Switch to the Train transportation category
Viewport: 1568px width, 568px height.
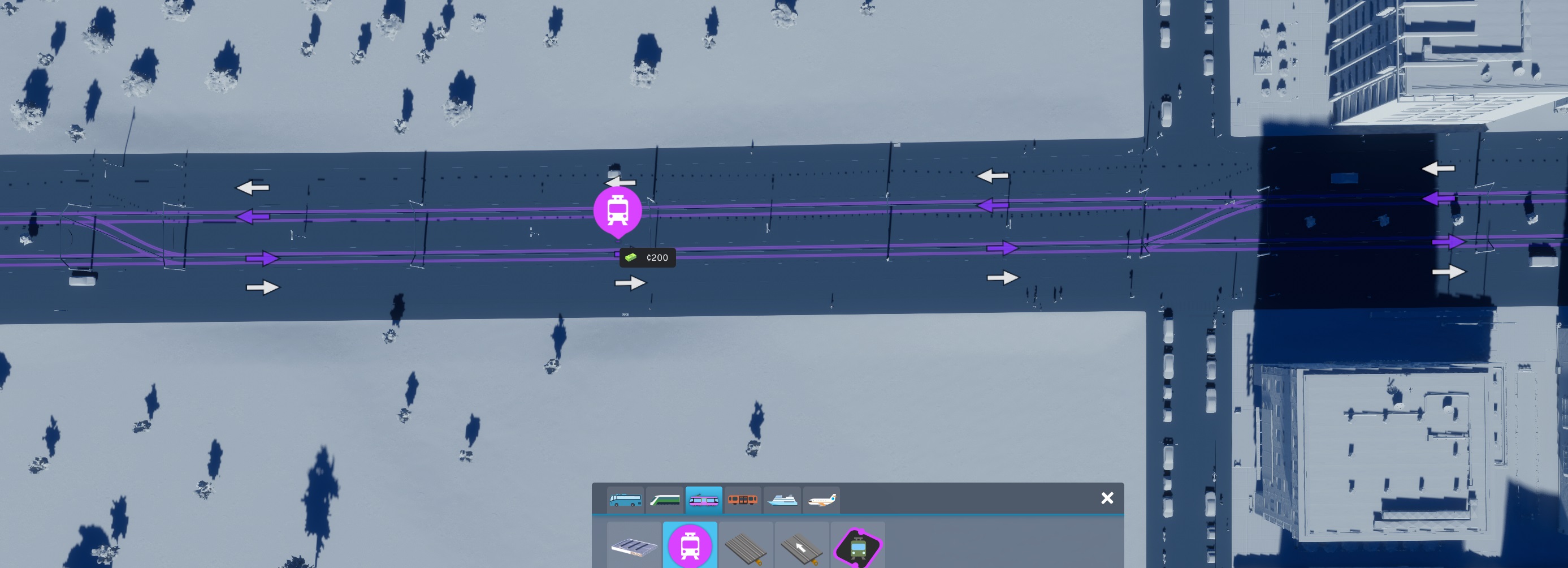point(665,500)
